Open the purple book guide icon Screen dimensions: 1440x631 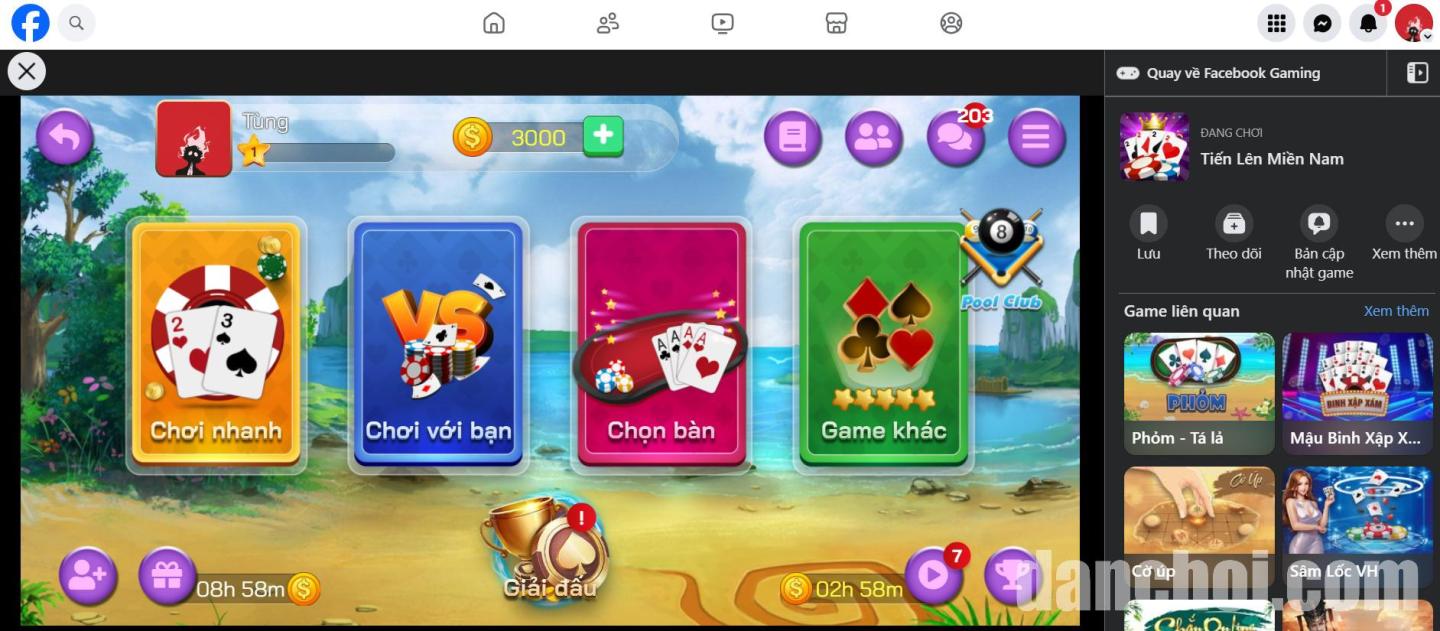point(792,138)
